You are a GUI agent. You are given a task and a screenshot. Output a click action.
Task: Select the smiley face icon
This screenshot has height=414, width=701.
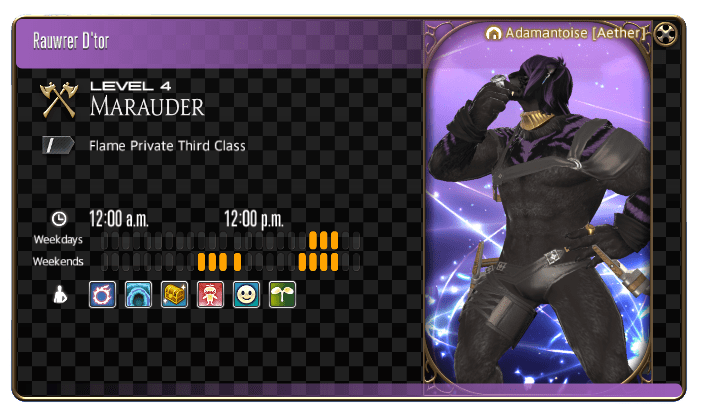(246, 294)
